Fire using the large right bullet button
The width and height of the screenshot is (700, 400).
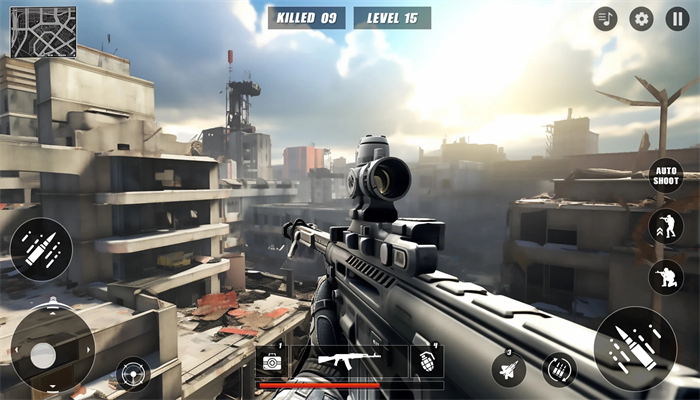click(635, 348)
